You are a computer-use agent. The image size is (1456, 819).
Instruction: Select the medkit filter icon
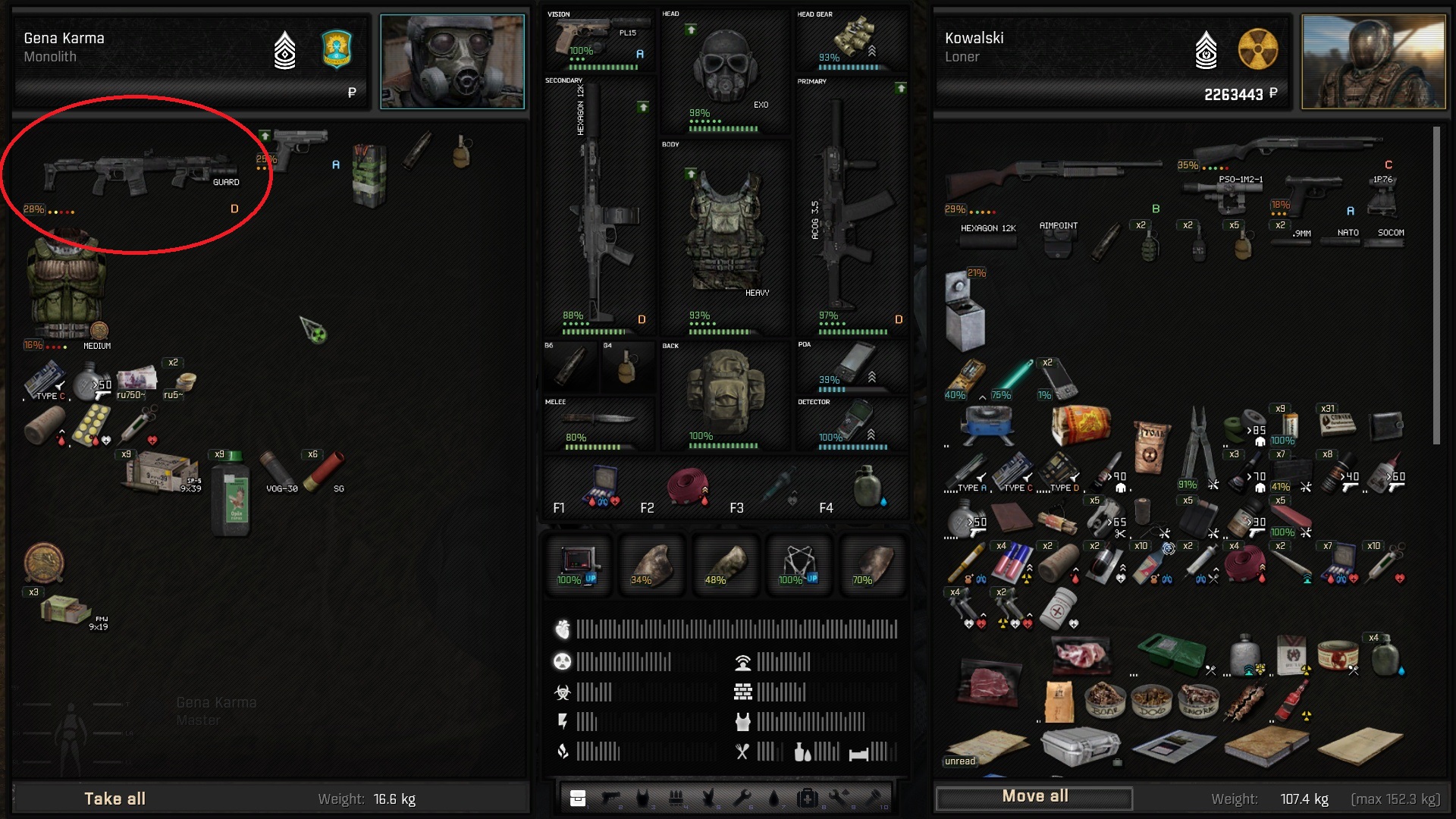808,796
